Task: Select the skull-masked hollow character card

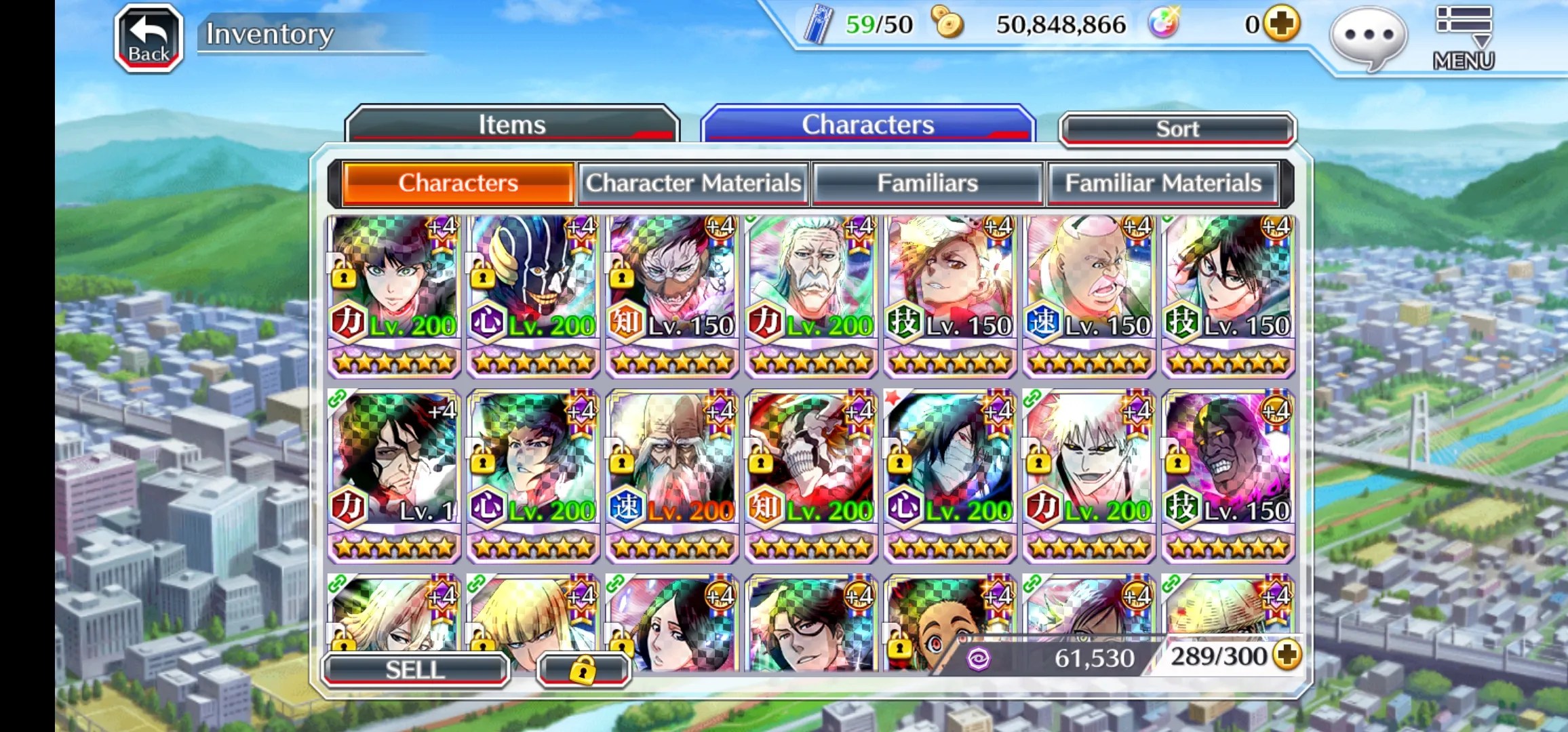Action: [811, 474]
